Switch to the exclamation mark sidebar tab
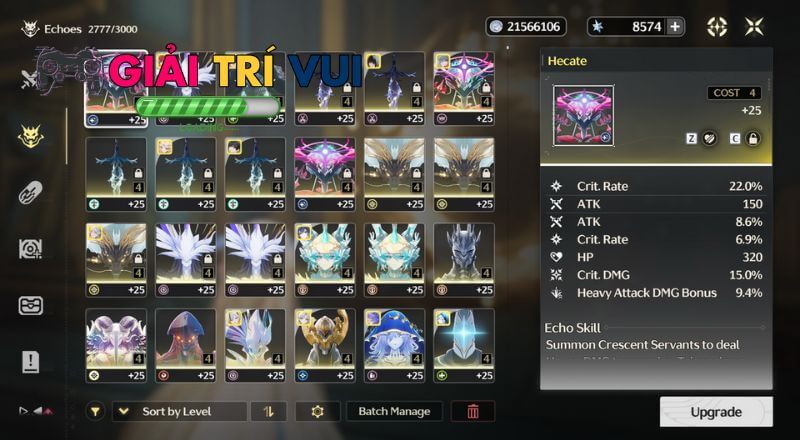800x440 pixels. coord(30,361)
